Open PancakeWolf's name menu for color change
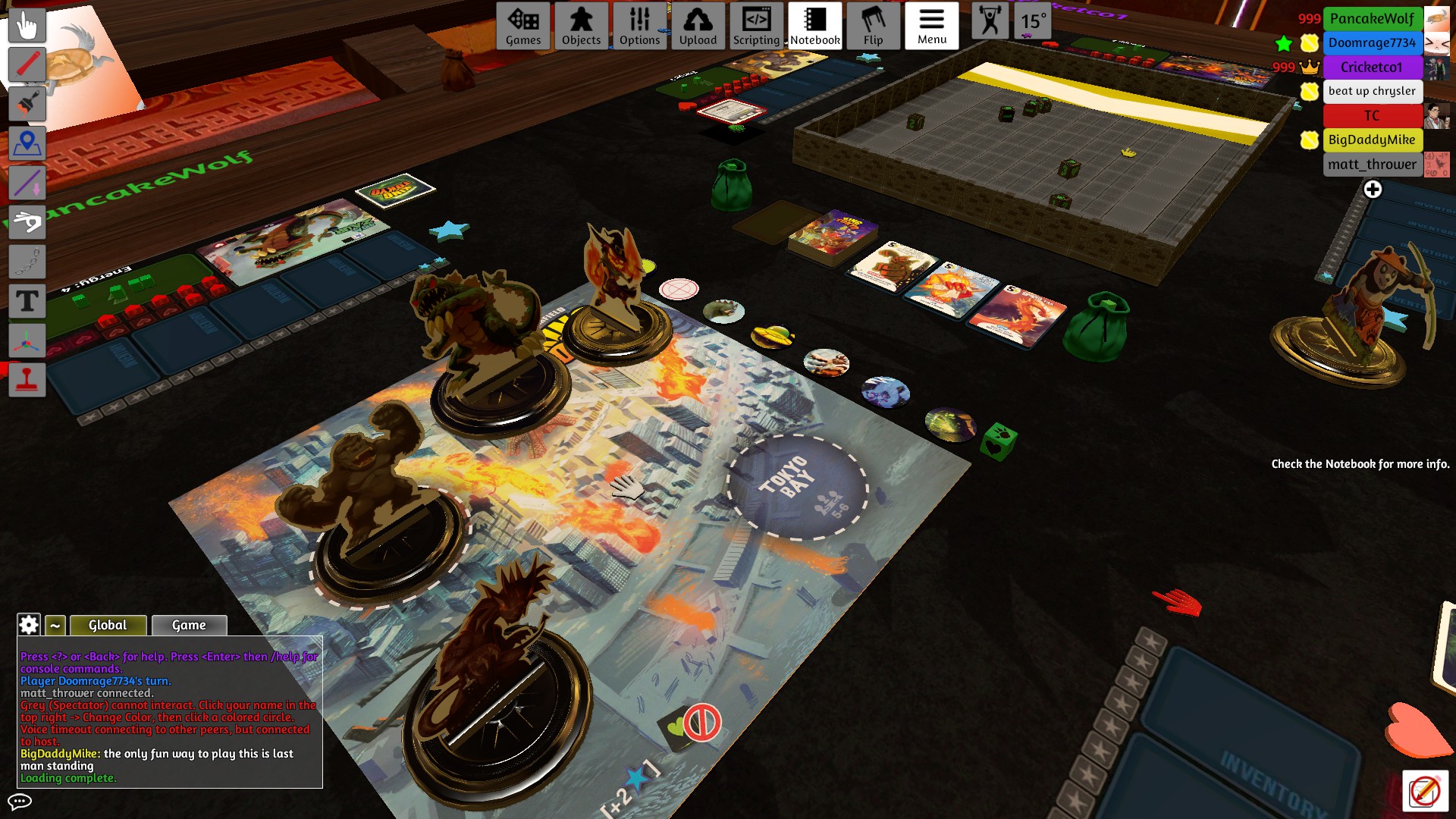The image size is (1456, 819). [1373, 18]
